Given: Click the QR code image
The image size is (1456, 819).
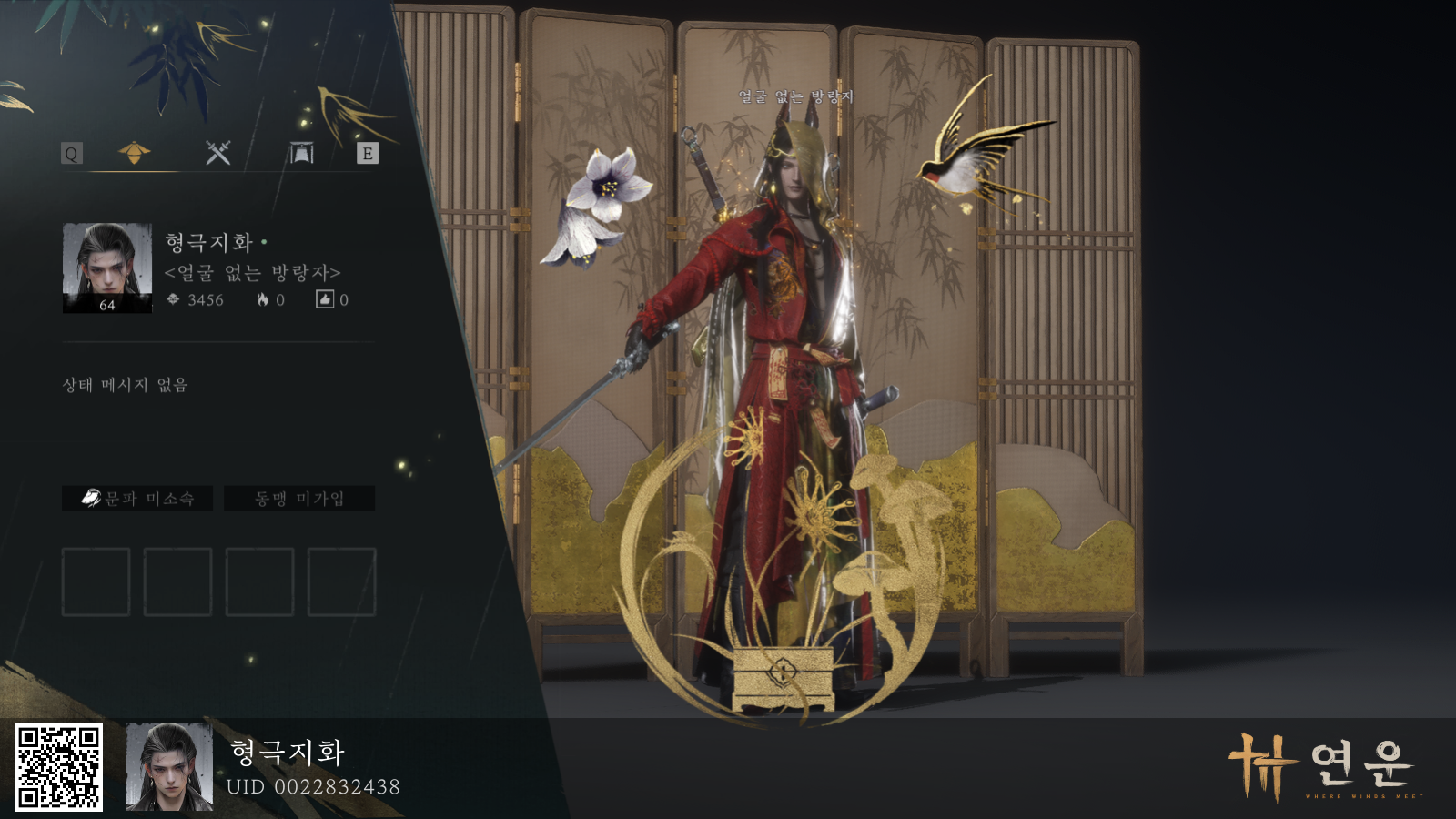Looking at the screenshot, I should coord(59,767).
